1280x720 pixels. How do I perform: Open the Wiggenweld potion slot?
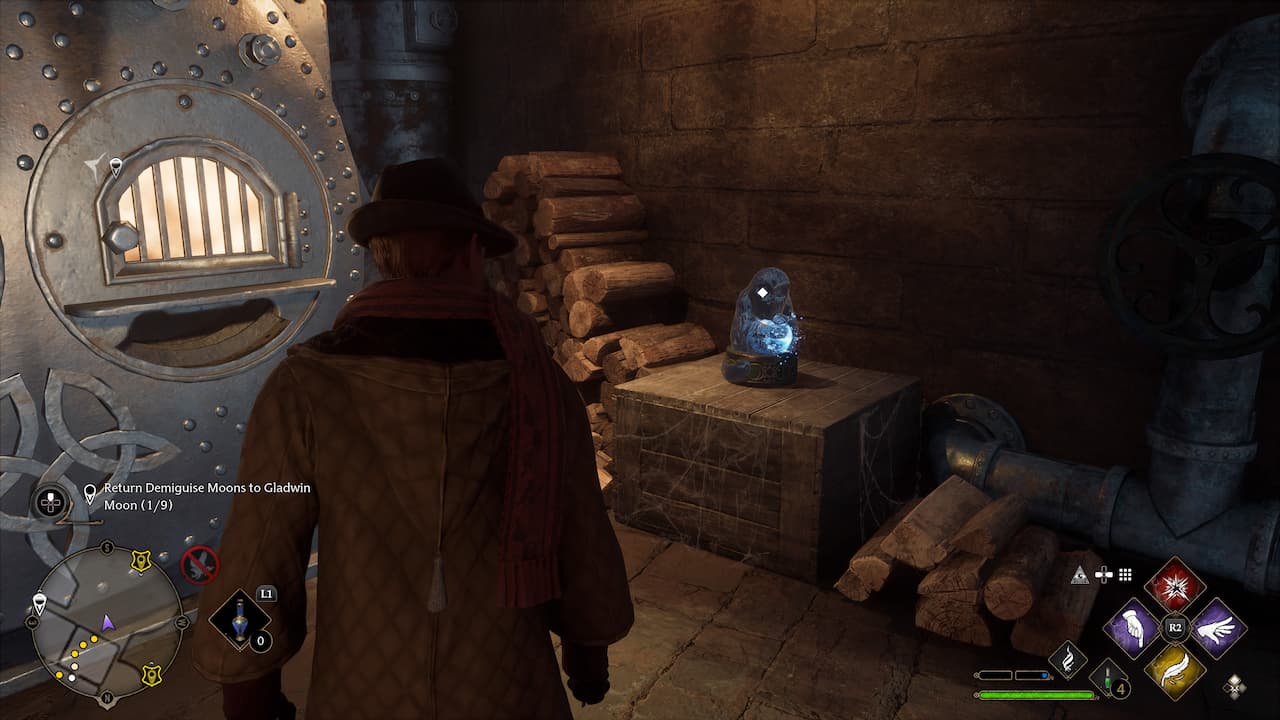click(239, 619)
